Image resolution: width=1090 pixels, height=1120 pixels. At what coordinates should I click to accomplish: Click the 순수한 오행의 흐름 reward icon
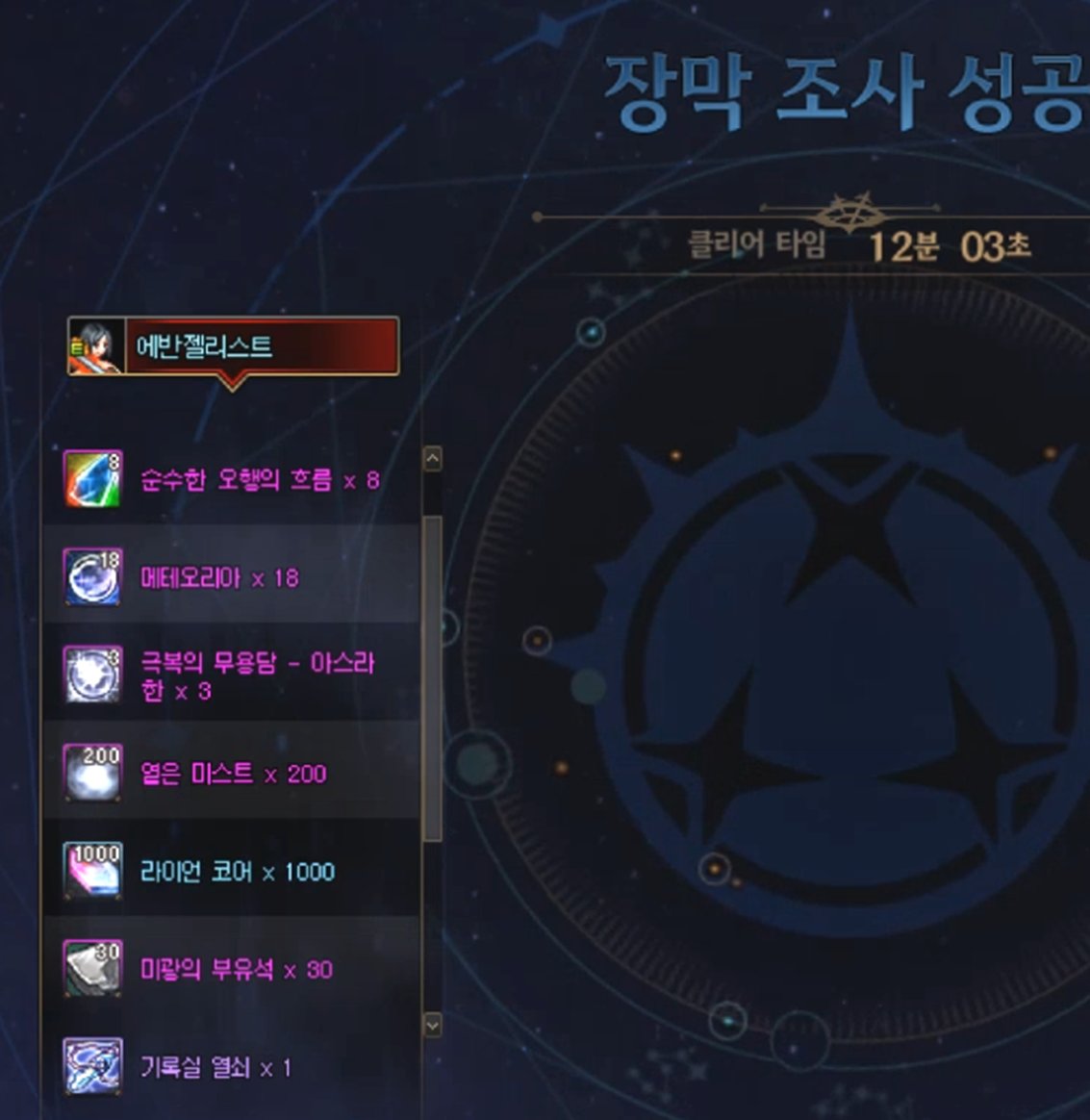click(x=92, y=478)
